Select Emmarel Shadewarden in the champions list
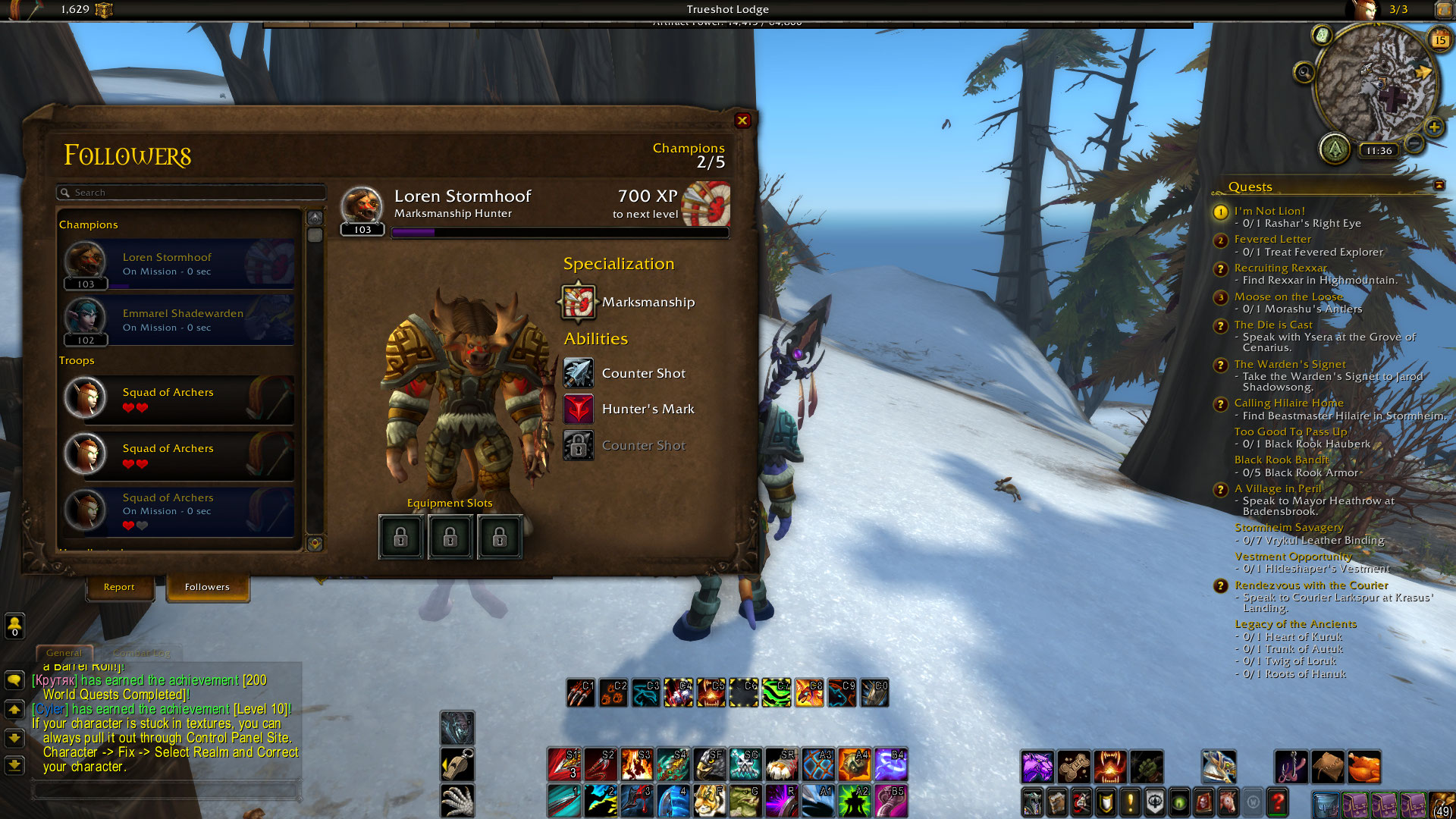 click(x=179, y=320)
